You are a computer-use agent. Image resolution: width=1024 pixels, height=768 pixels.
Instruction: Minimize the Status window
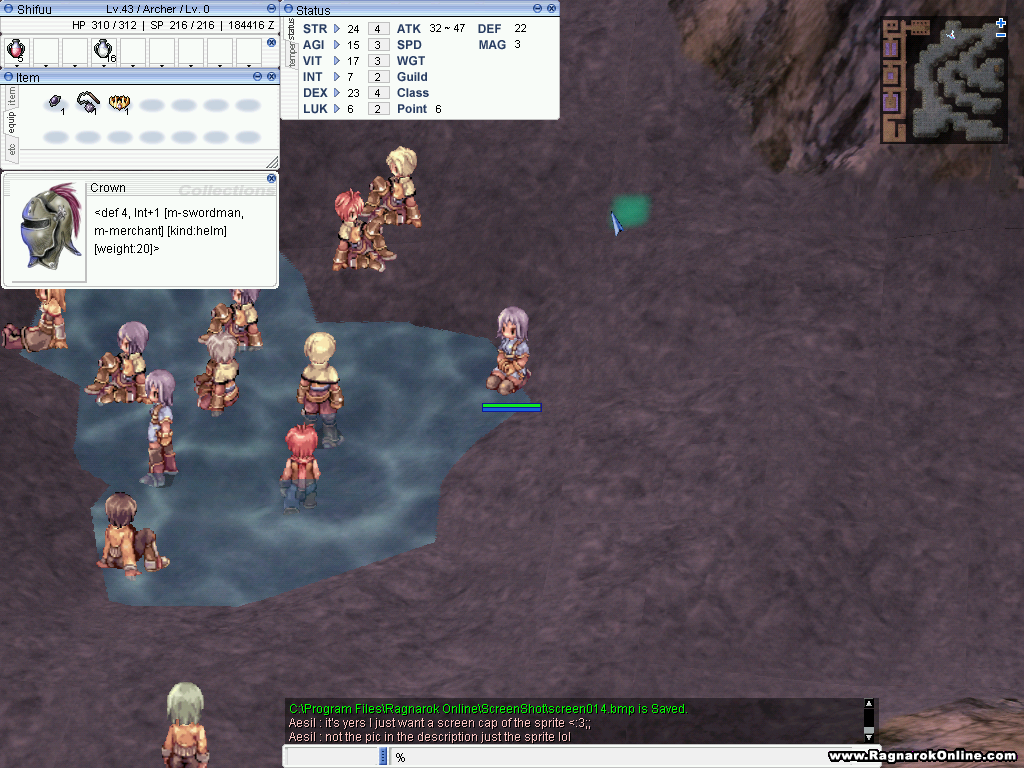[538, 9]
